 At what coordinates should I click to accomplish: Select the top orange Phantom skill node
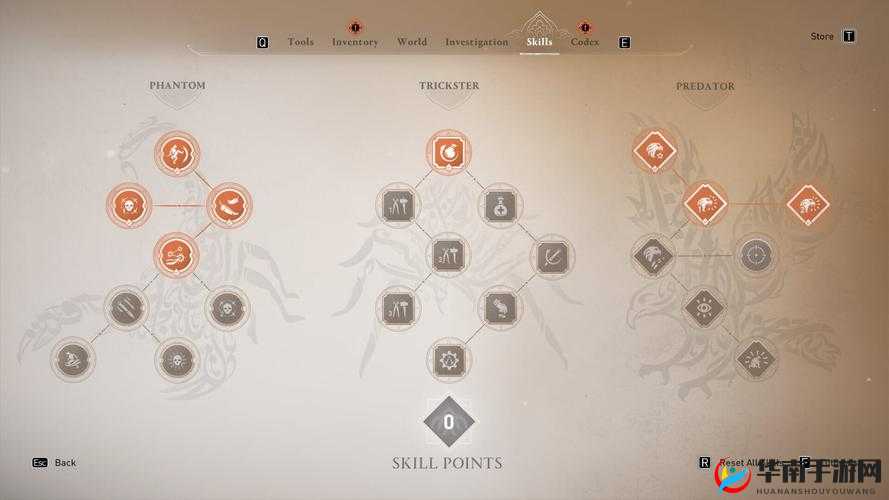point(178,154)
